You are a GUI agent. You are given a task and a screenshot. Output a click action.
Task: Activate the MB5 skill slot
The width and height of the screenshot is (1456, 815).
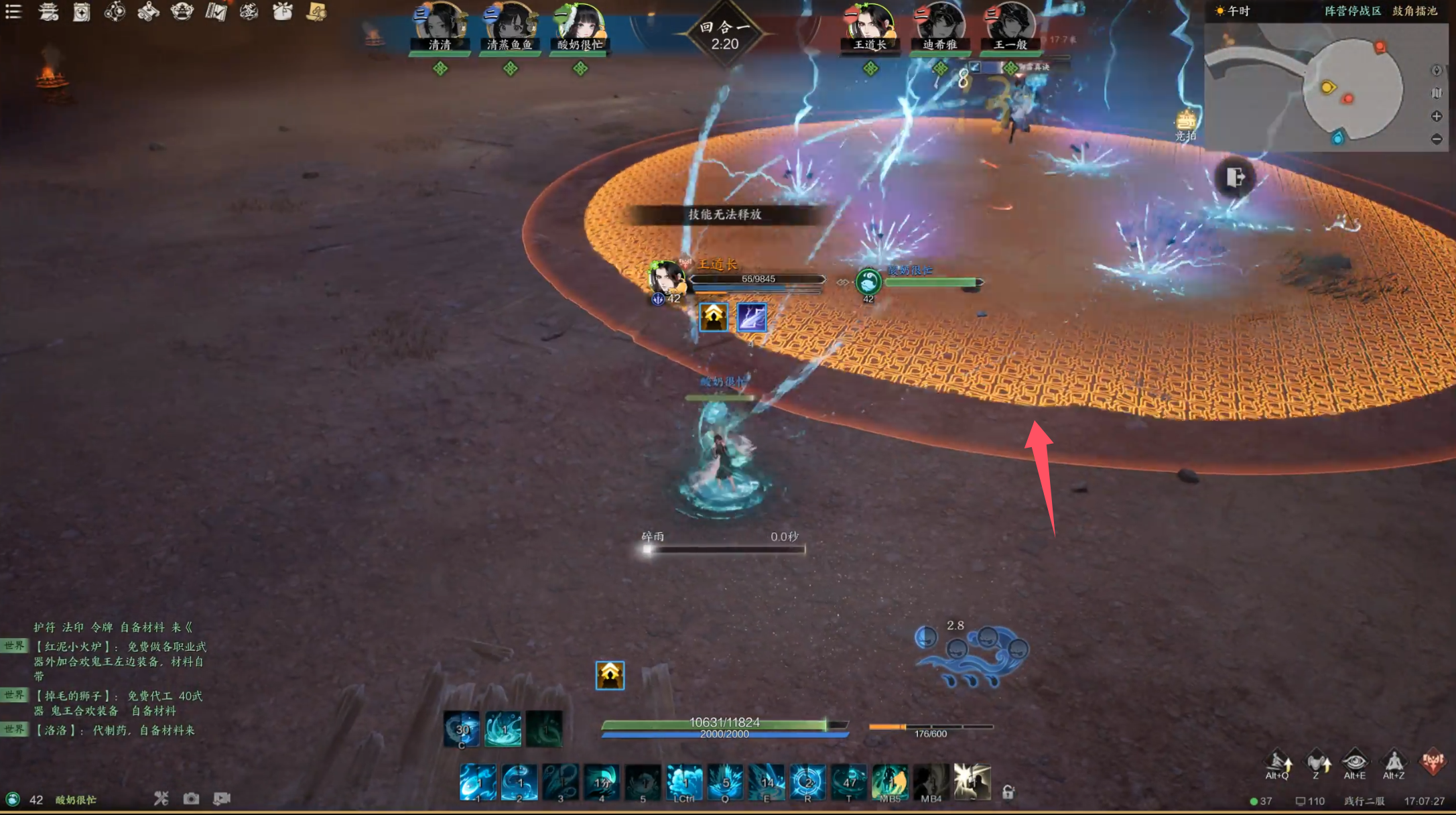[890, 782]
